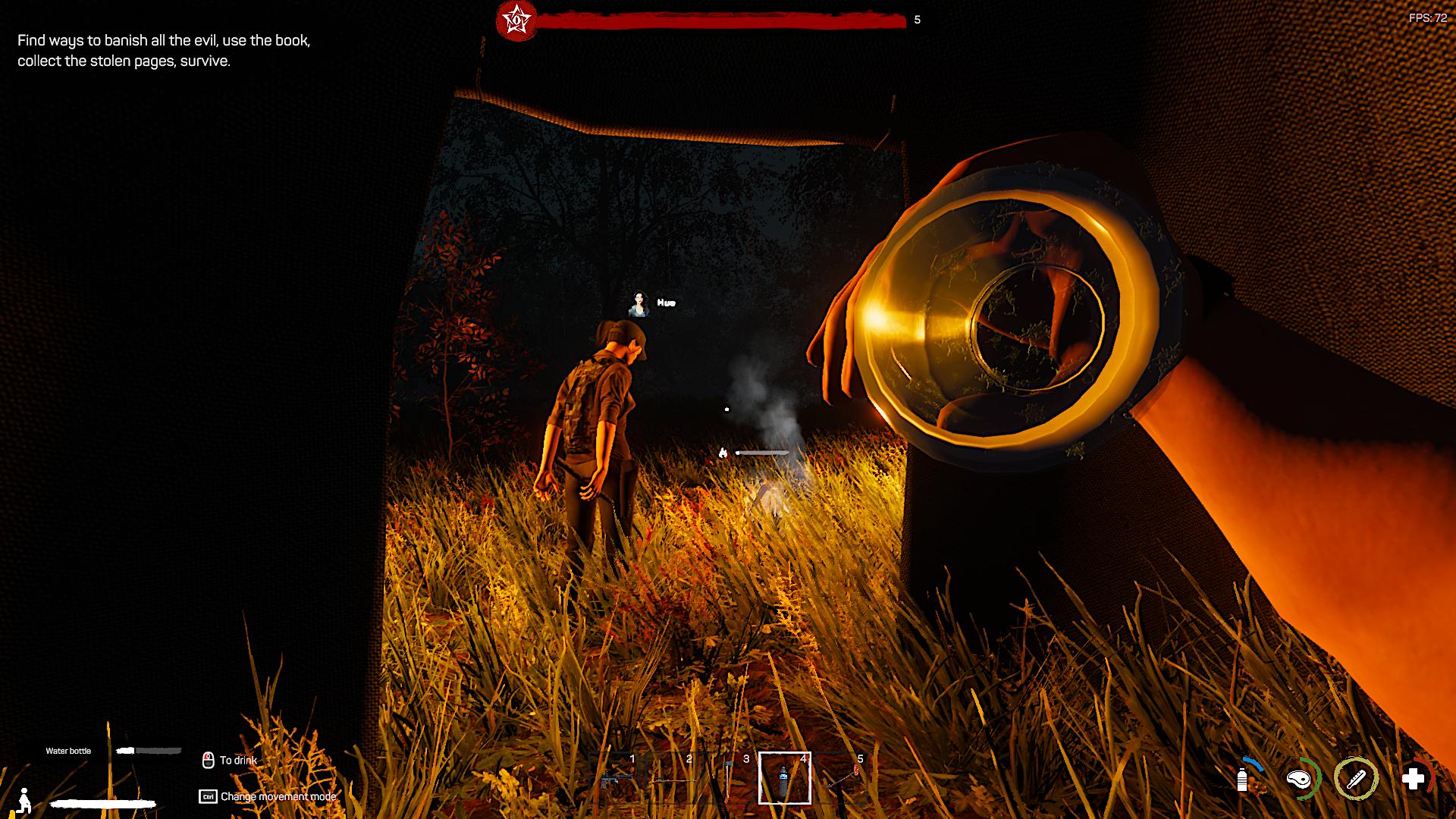The height and width of the screenshot is (819, 1456).
Task: Select teammate Hue's portrait nameplate
Action: (640, 303)
